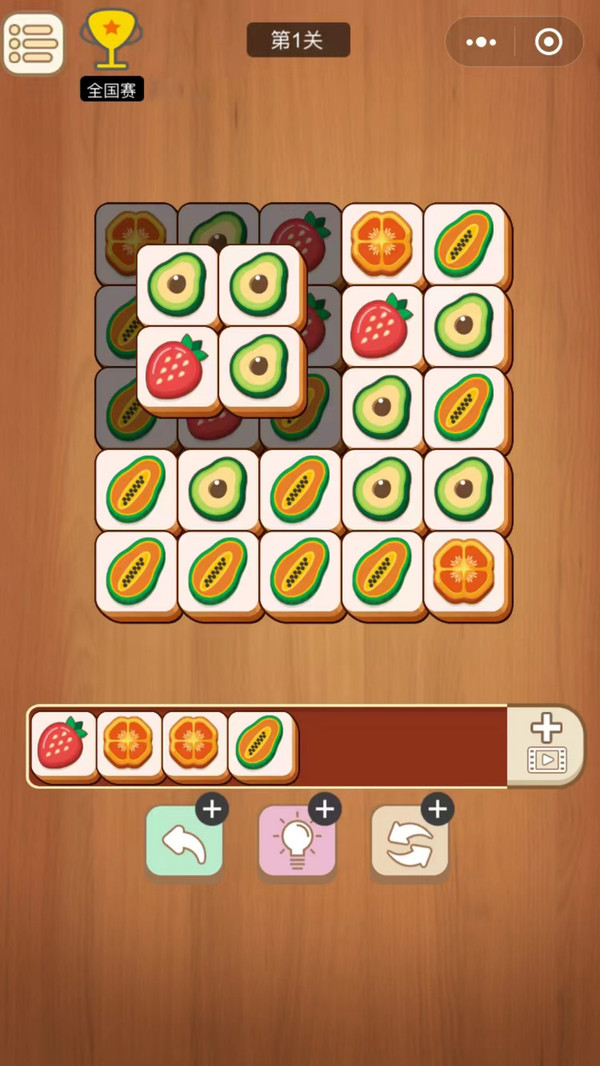Close the mini-program with the circle button

click(x=548, y=42)
